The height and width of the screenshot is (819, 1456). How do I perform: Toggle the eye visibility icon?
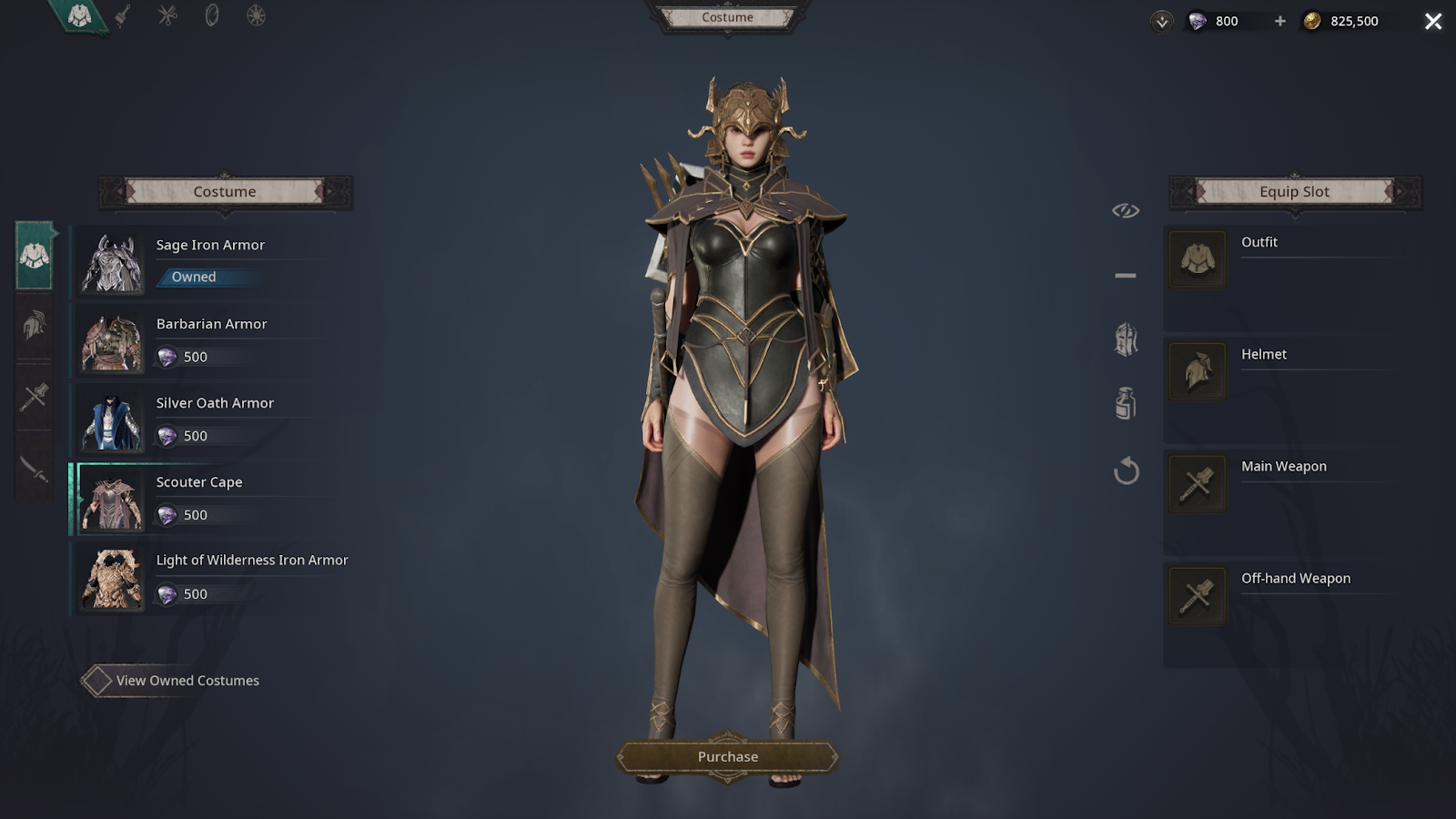coord(1126,210)
